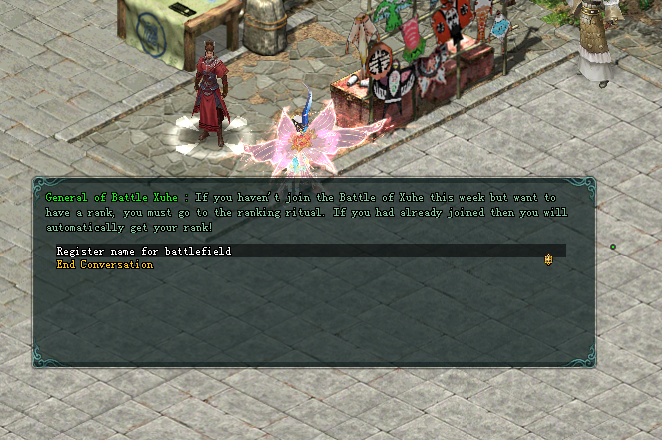Choose "Register name for battlefield" option
662x440 pixels.
pos(144,252)
